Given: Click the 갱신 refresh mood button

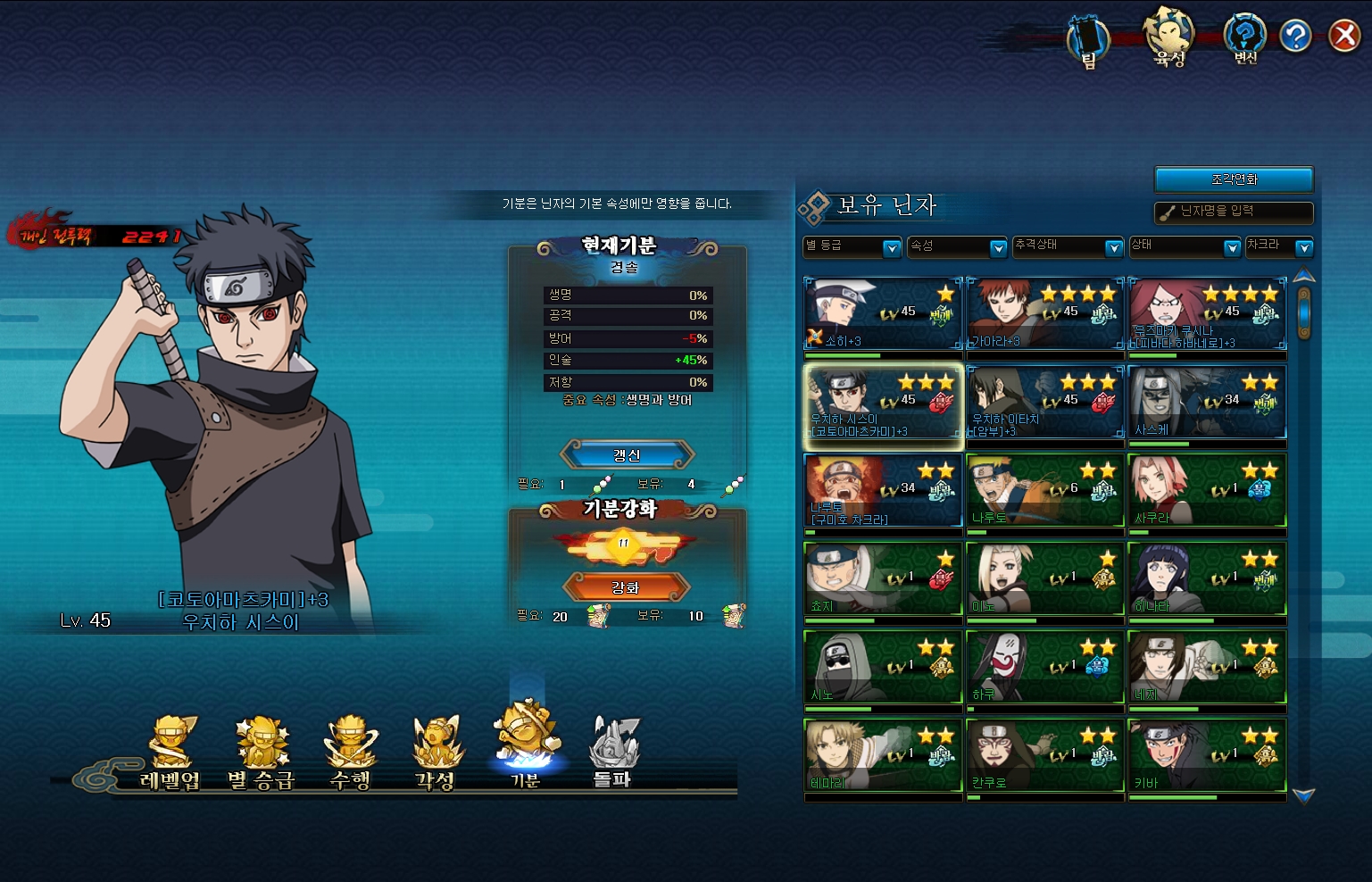Looking at the screenshot, I should tap(627, 455).
